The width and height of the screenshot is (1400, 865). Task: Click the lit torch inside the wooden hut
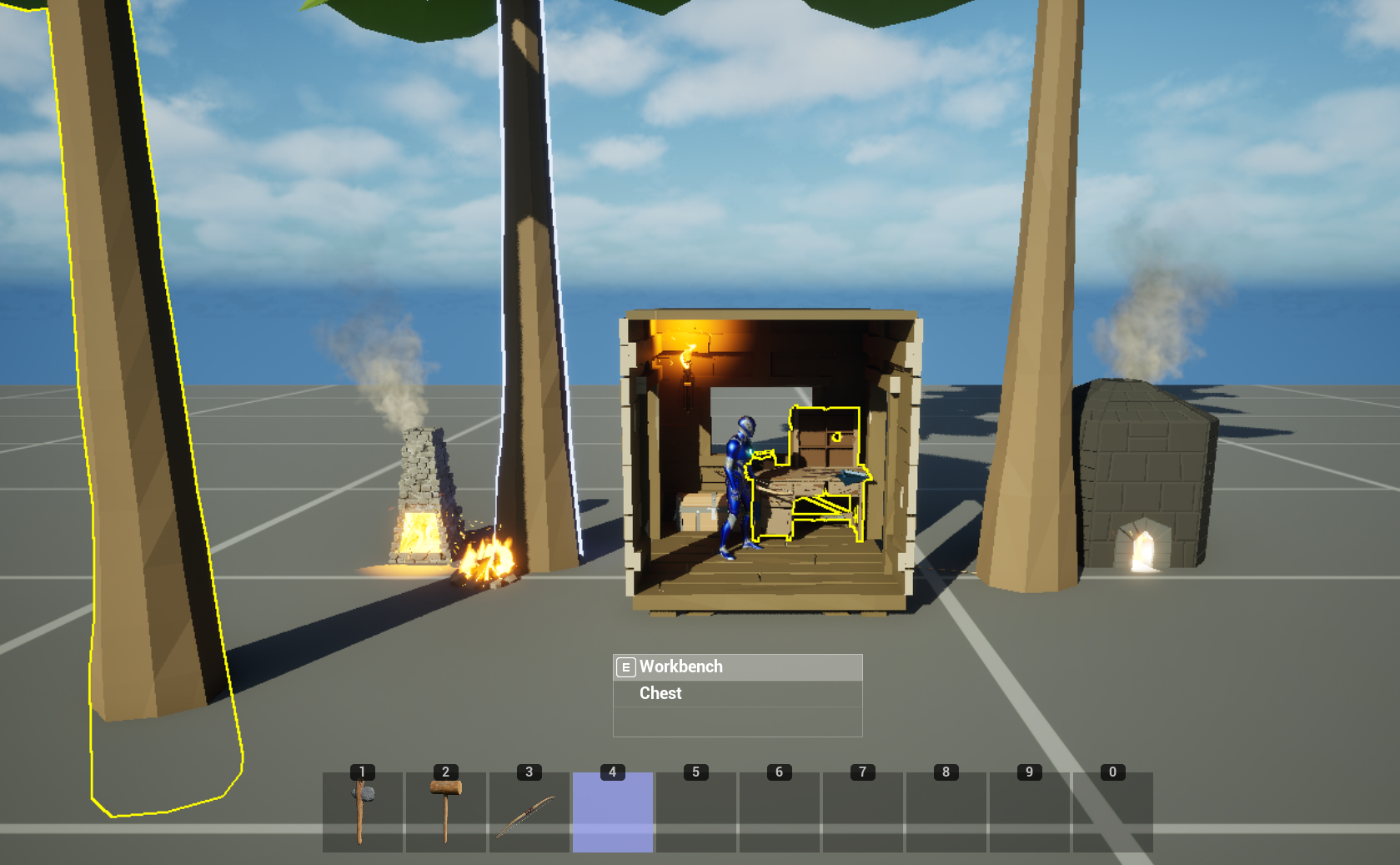pyautogui.click(x=686, y=359)
